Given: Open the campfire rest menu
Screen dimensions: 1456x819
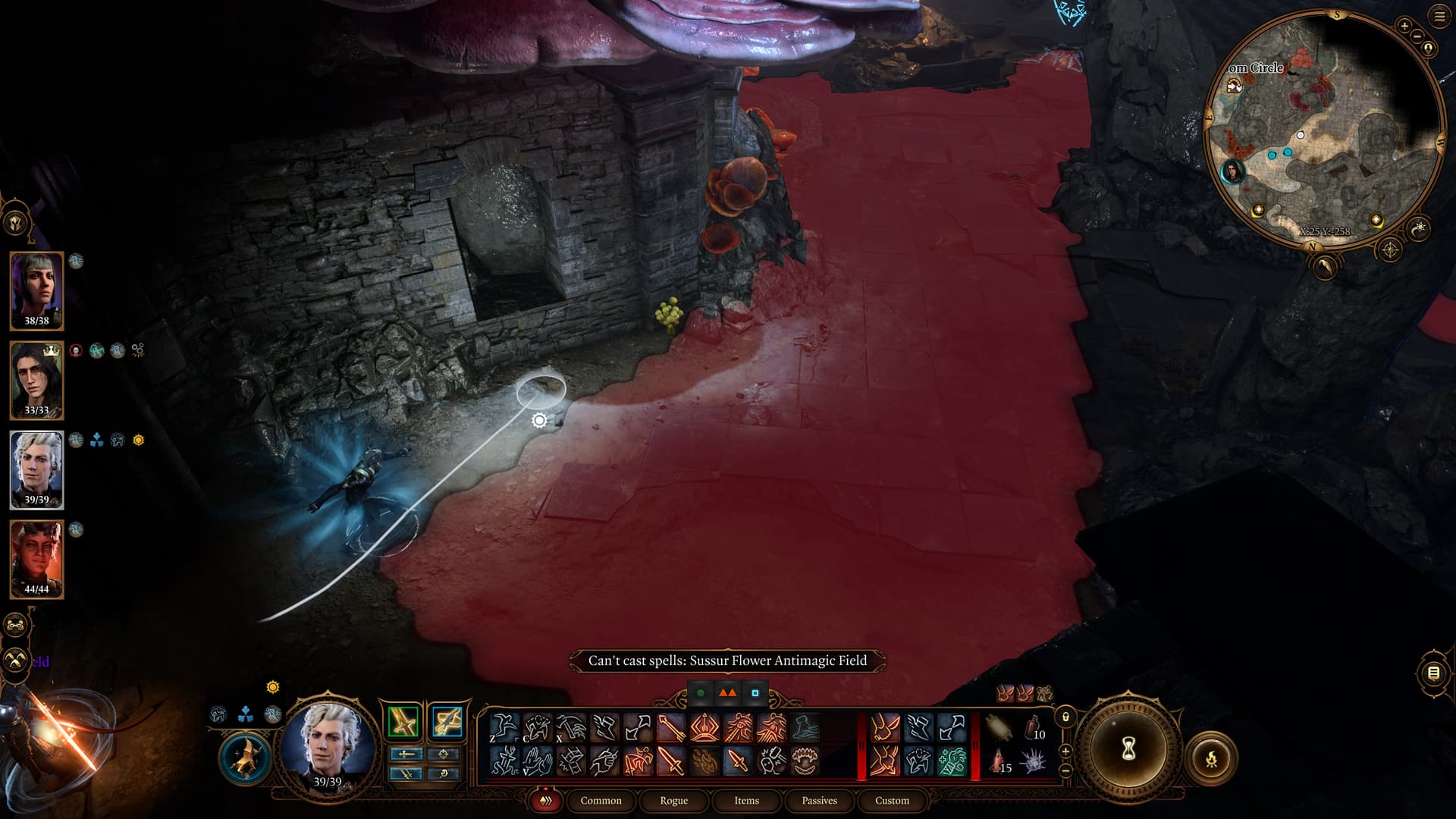Looking at the screenshot, I should (1211, 758).
